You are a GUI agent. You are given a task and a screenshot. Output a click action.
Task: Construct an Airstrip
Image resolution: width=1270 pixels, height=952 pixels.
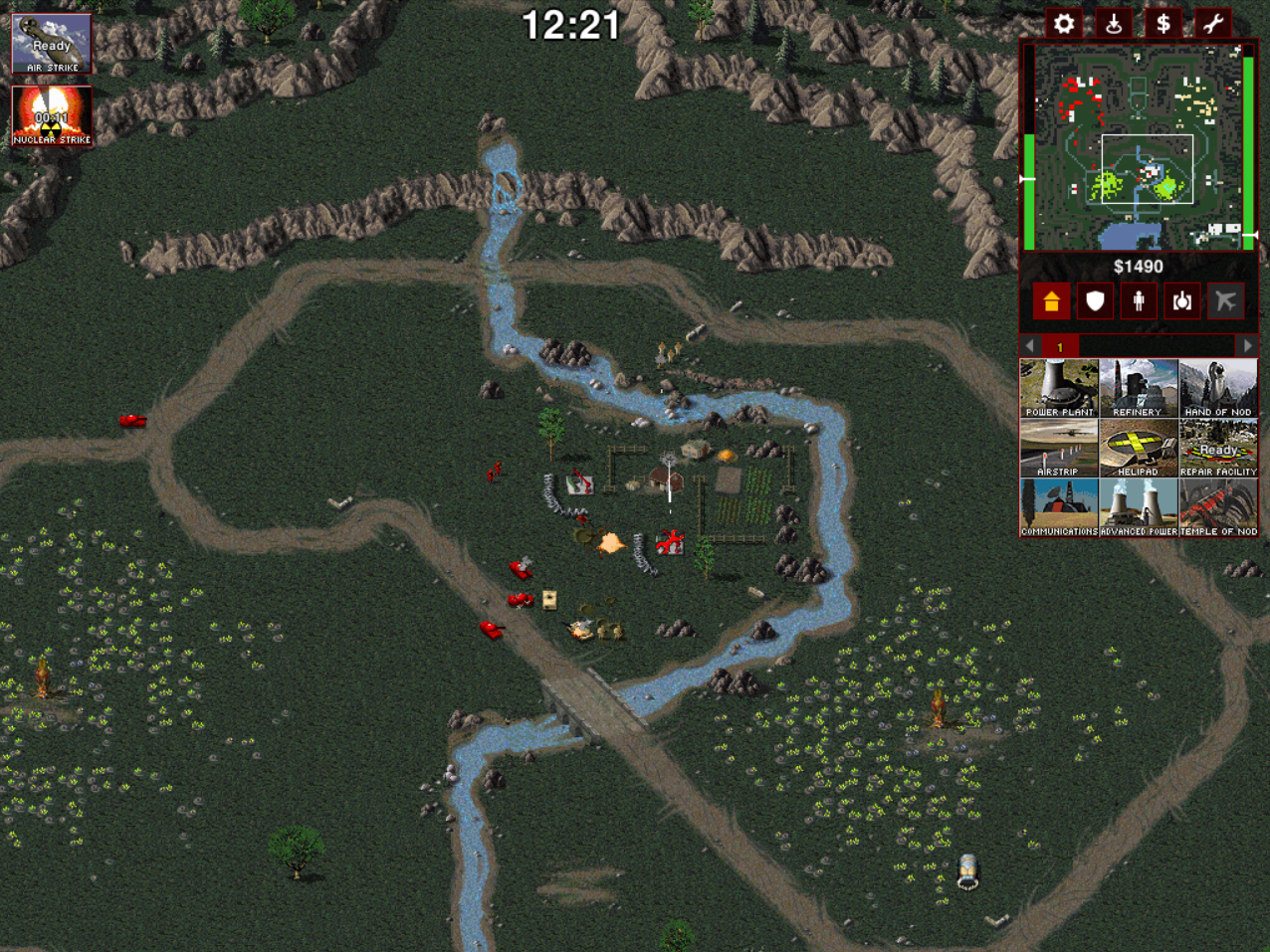[1059, 448]
